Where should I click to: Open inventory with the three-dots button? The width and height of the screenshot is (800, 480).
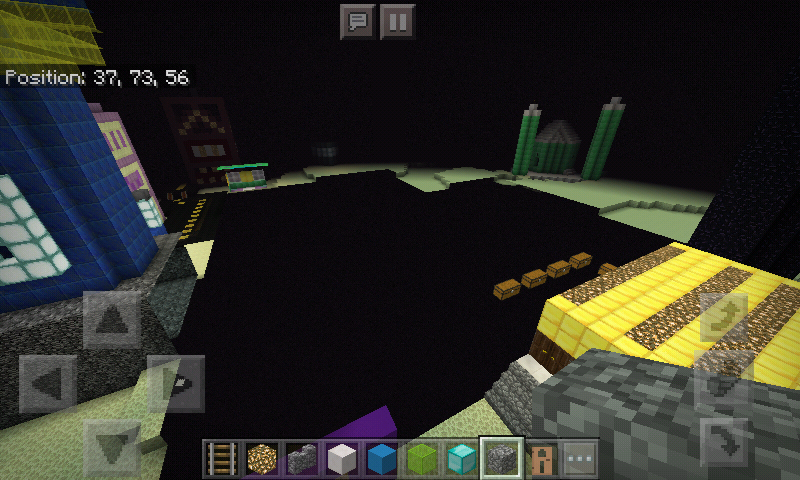(579, 459)
